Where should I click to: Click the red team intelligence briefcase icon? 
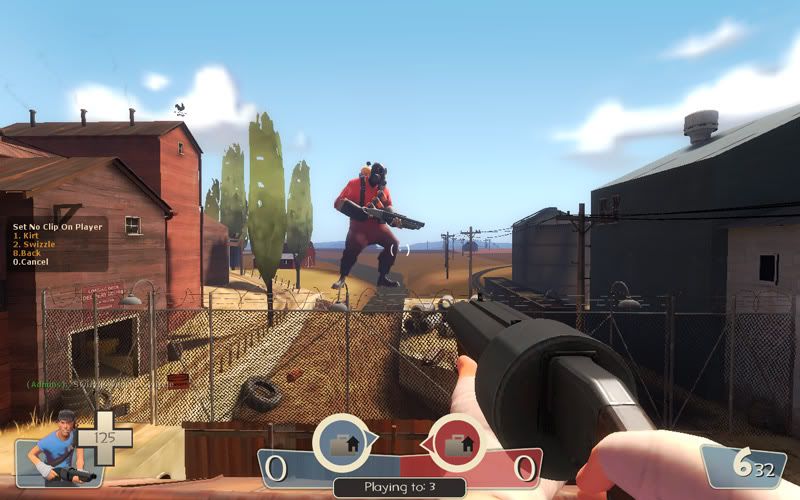click(460, 444)
